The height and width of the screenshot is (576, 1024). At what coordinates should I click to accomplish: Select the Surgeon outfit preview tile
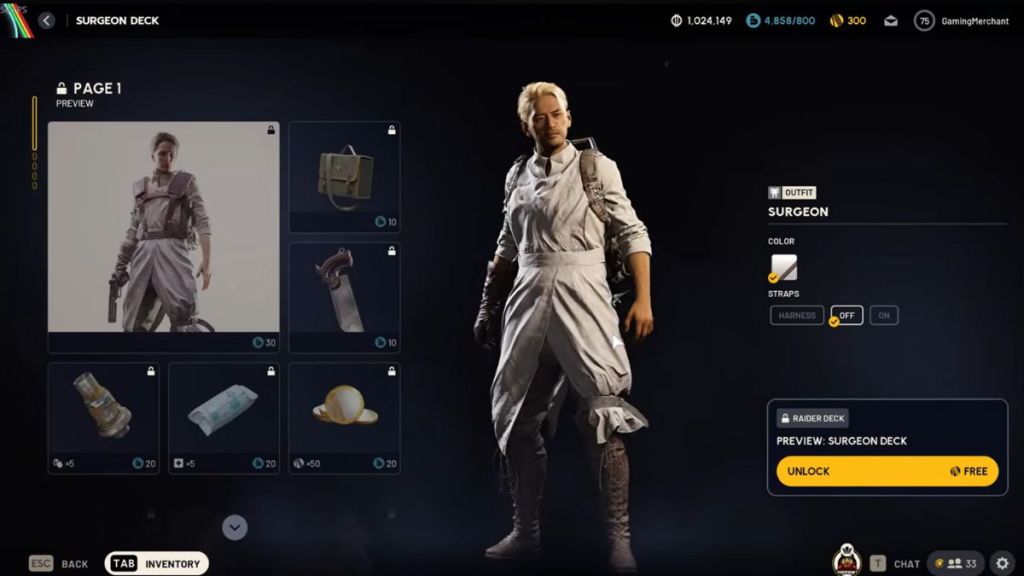click(164, 237)
